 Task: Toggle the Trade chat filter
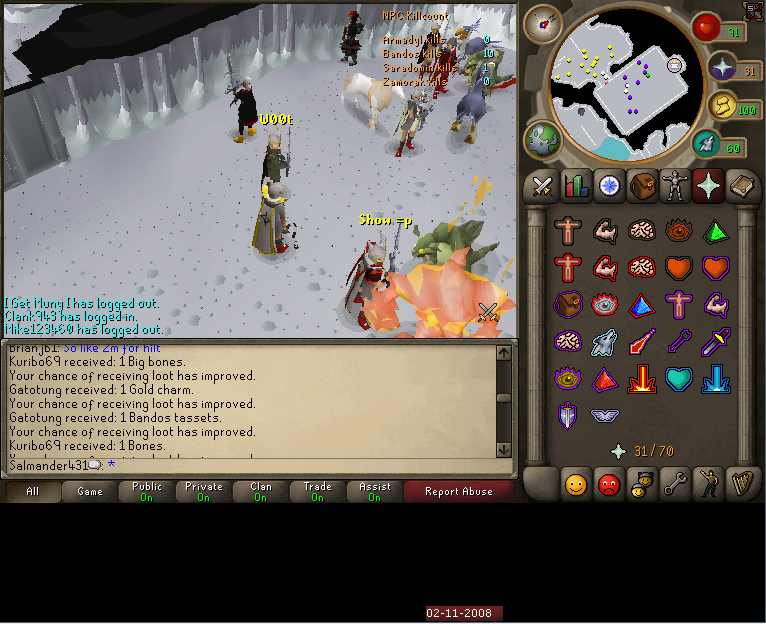318,491
